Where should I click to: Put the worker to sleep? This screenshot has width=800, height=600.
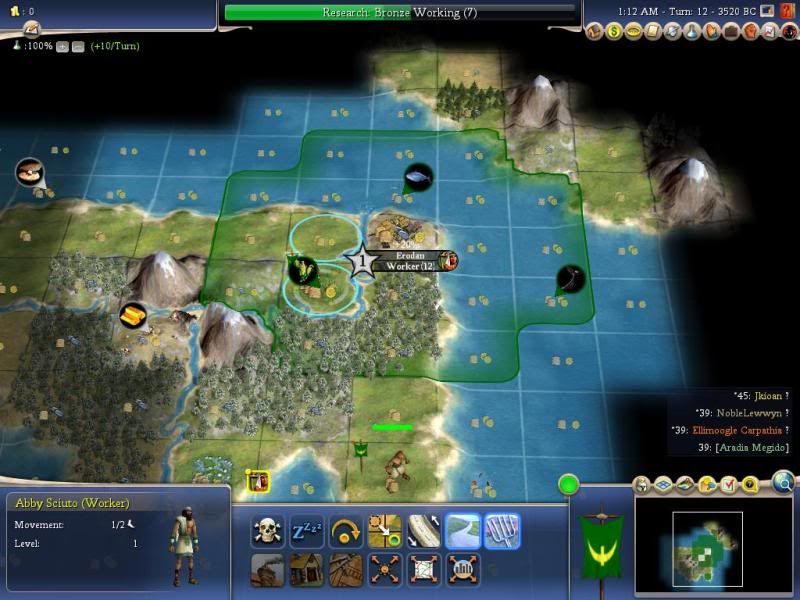pos(306,531)
